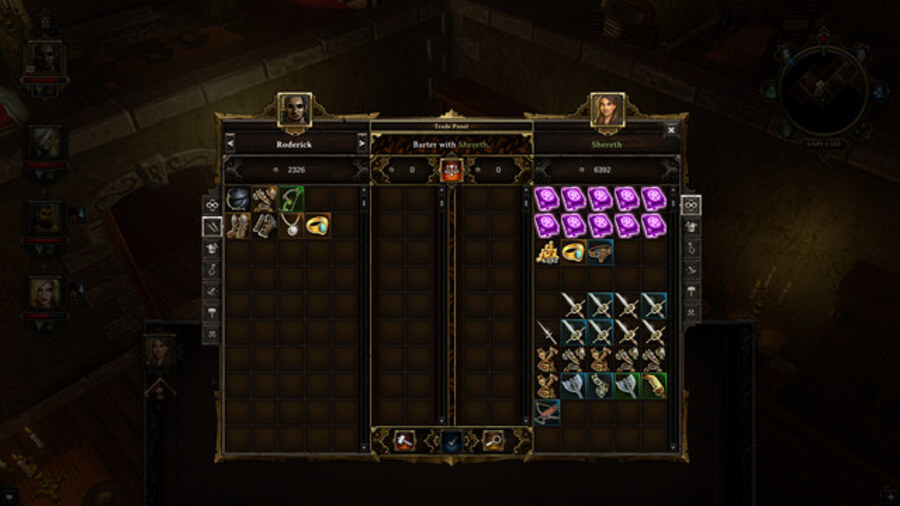The width and height of the screenshot is (900, 506).
Task: Select Shereth's turquoise gem ring
Action: (x=573, y=251)
